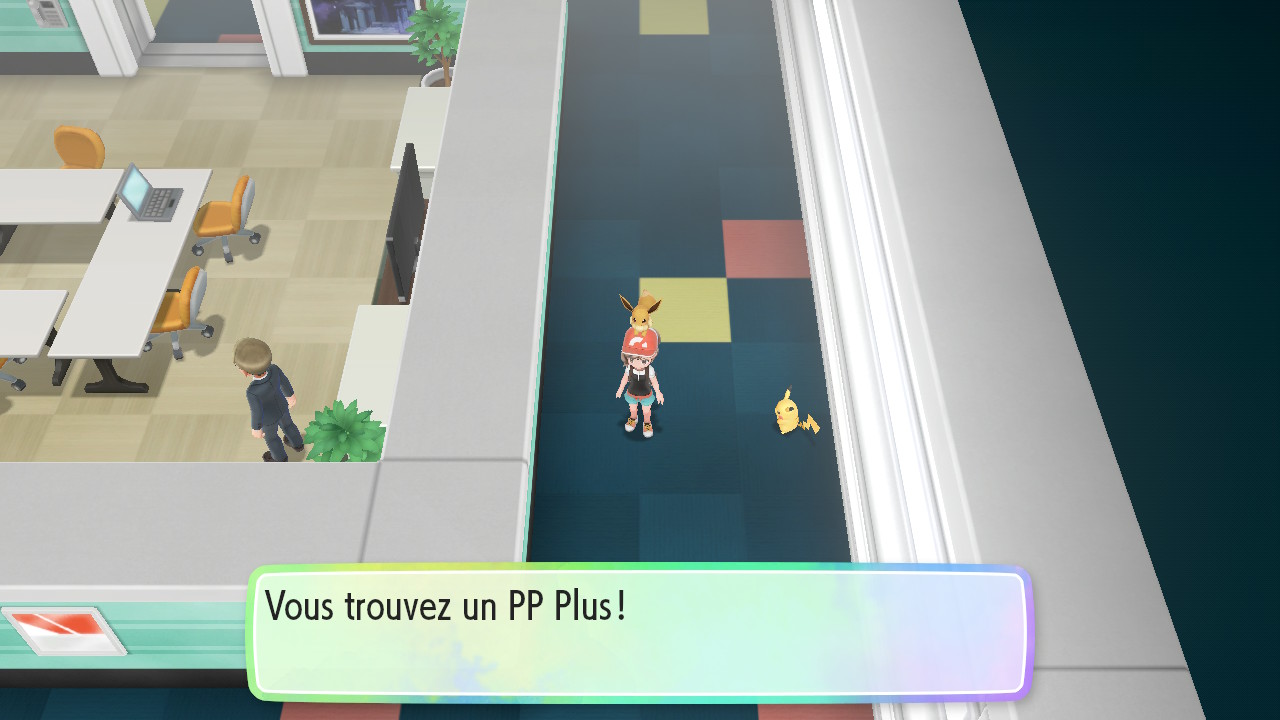Advance the "Vous trouvez un PP Plus!" dialogue box
The width and height of the screenshot is (1280, 720).
(x=640, y=632)
